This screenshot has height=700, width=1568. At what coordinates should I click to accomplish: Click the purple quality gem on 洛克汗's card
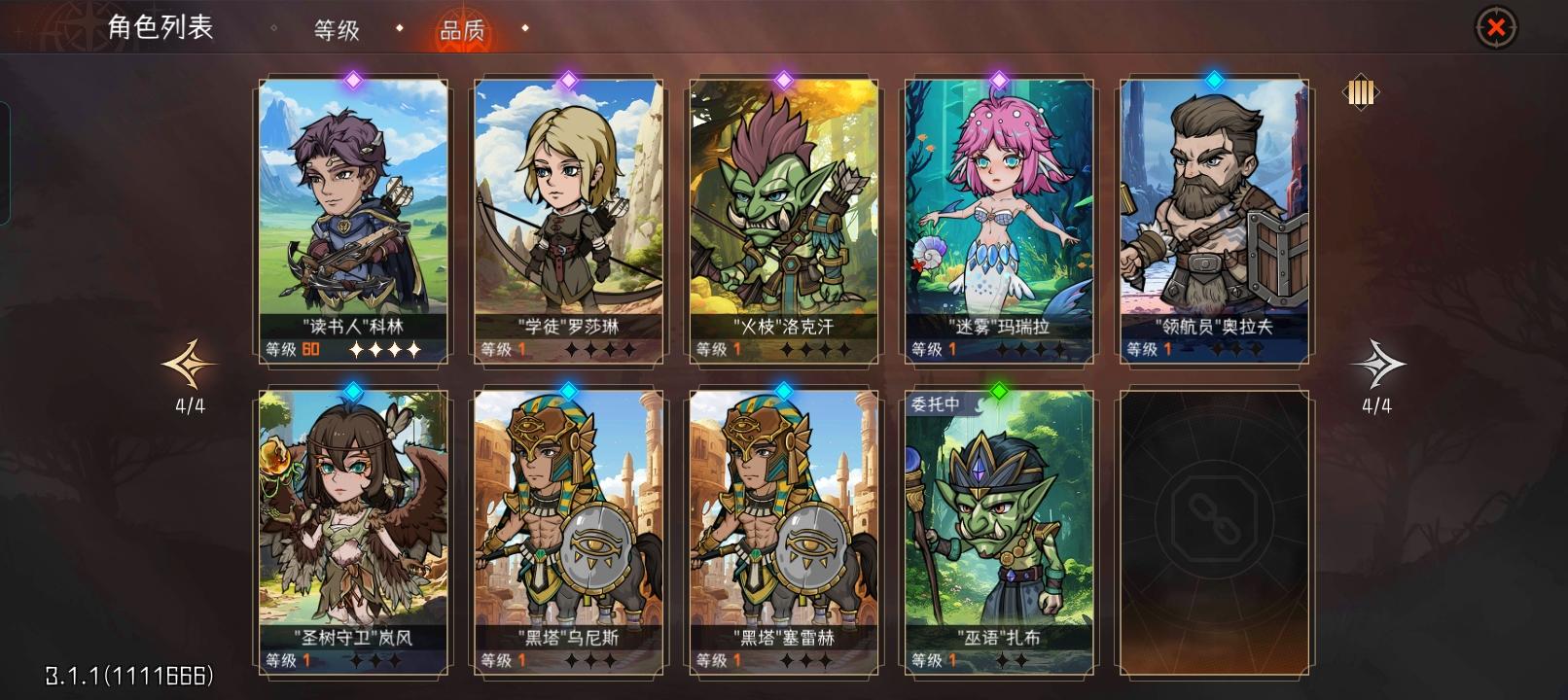point(782,80)
